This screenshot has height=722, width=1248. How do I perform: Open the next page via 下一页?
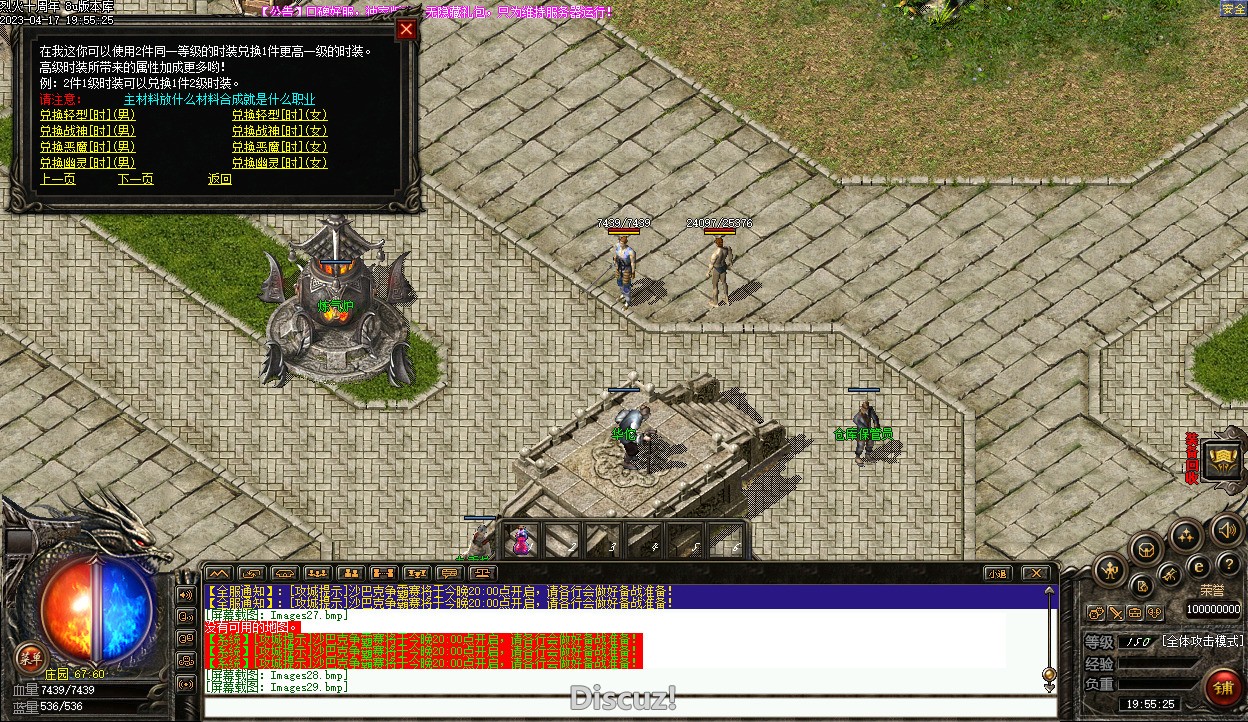coord(135,180)
